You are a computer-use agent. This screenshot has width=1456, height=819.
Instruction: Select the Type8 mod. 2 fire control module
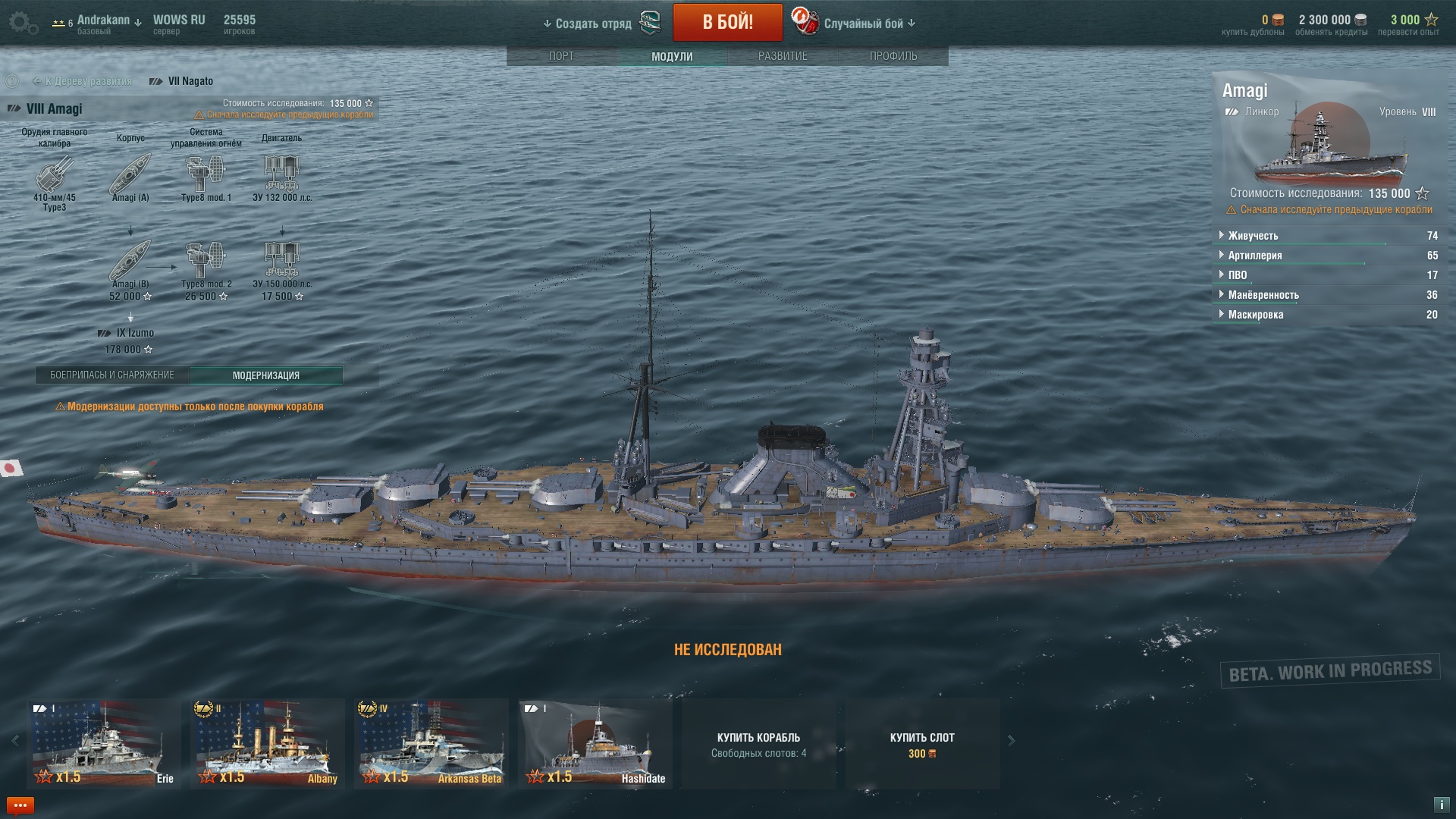click(206, 261)
